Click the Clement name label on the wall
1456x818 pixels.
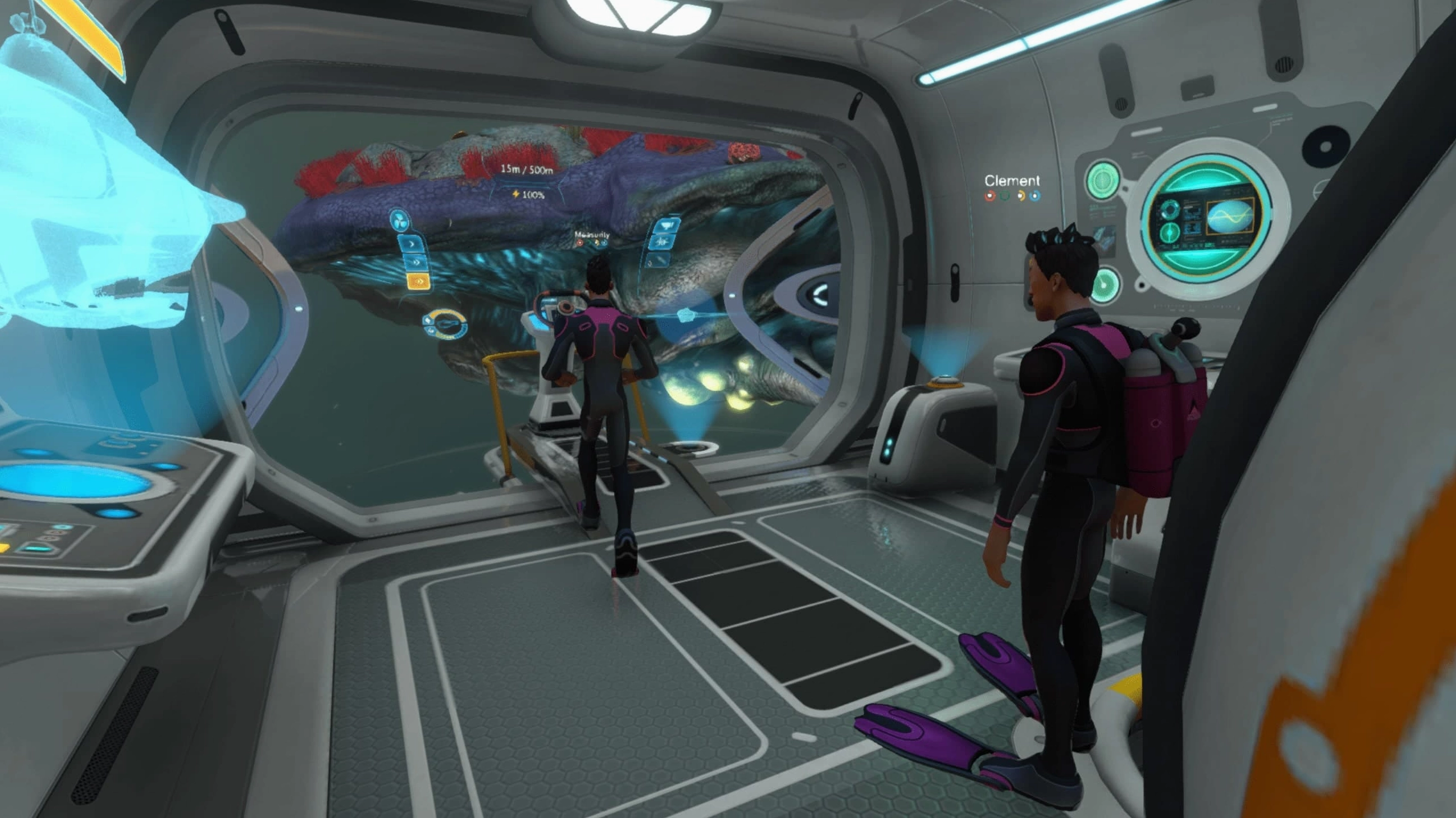tap(1013, 180)
